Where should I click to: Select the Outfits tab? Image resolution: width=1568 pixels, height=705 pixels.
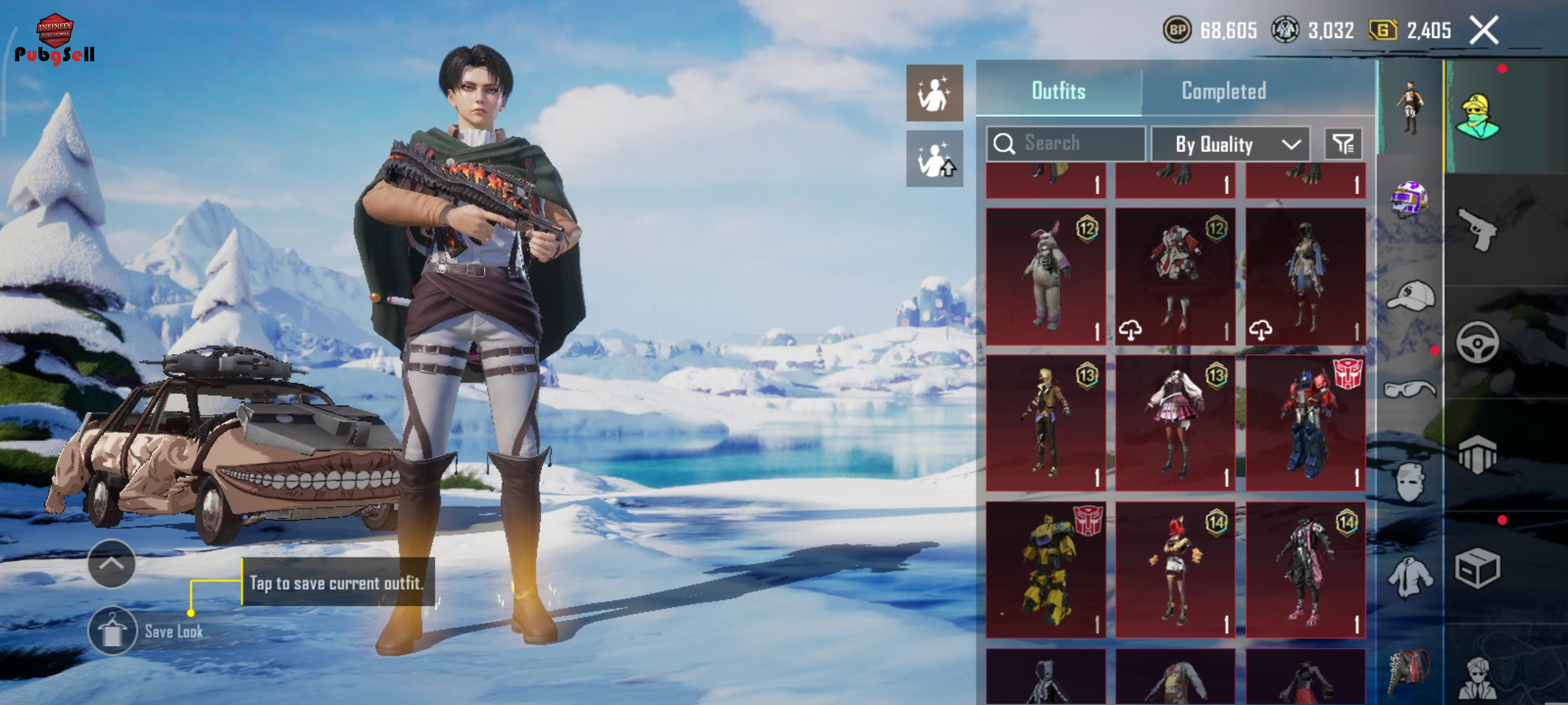1058,91
